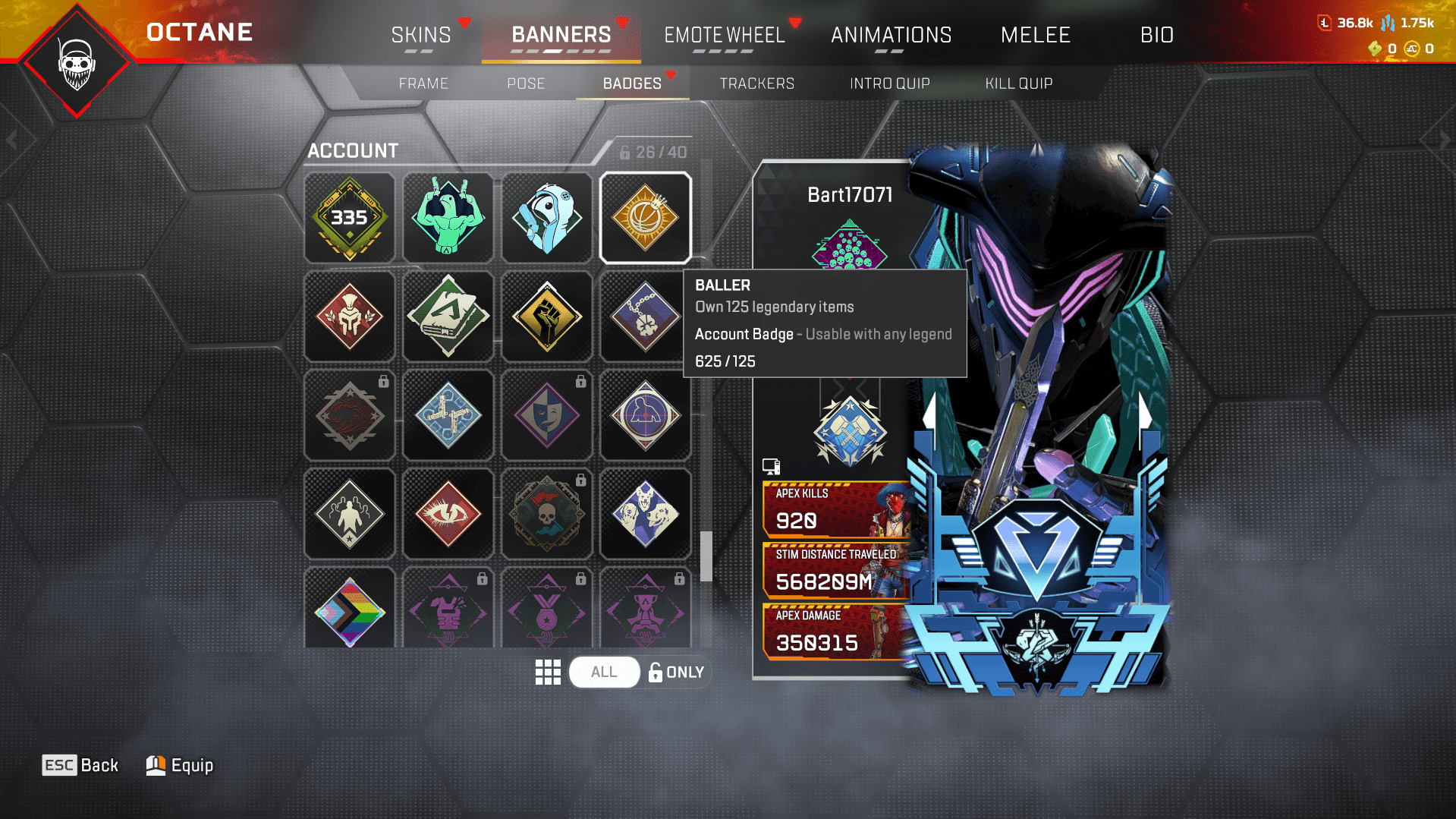
Task: Select the dog portraits badge
Action: pyautogui.click(x=645, y=514)
